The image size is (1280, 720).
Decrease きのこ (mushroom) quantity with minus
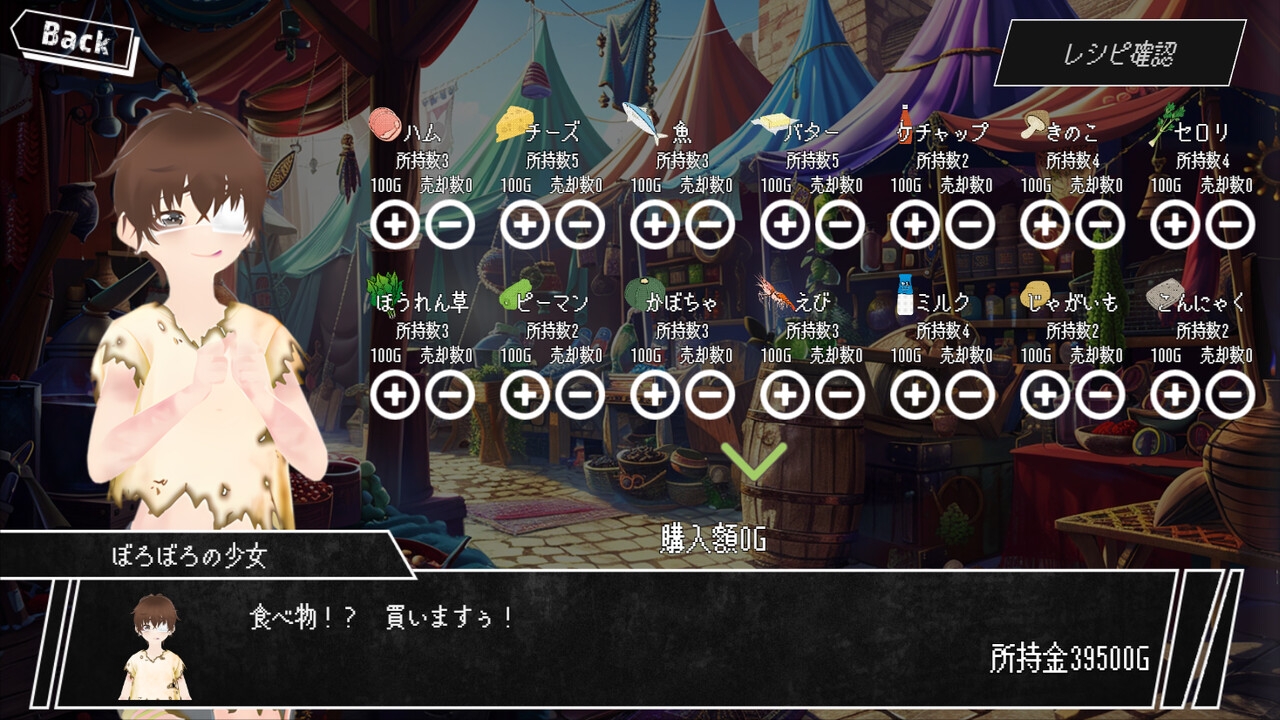coord(1100,225)
